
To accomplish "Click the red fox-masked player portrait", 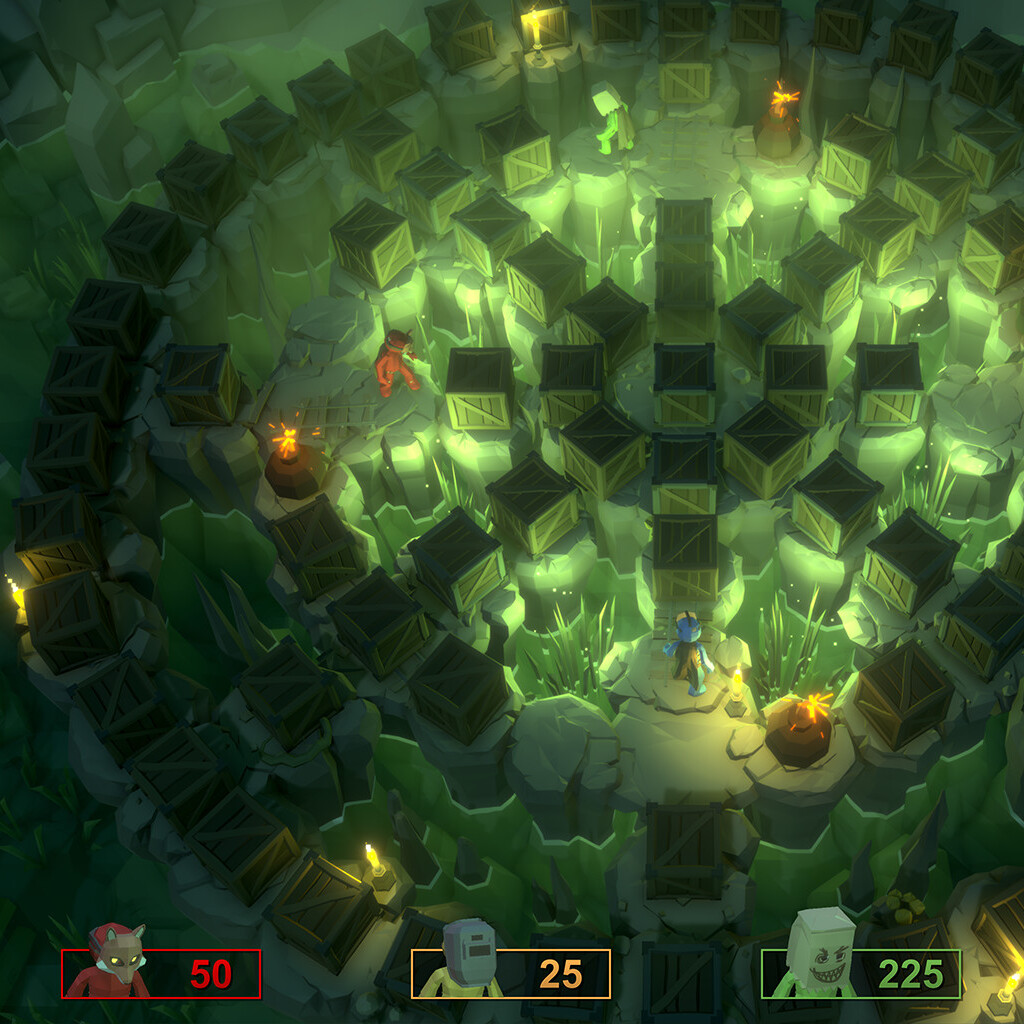I will (x=112, y=962).
